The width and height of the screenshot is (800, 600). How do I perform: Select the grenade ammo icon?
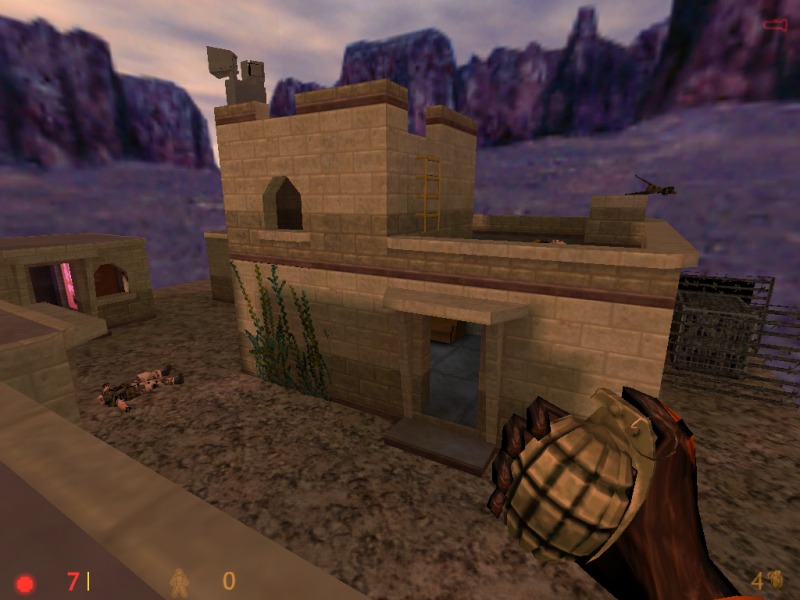click(775, 580)
